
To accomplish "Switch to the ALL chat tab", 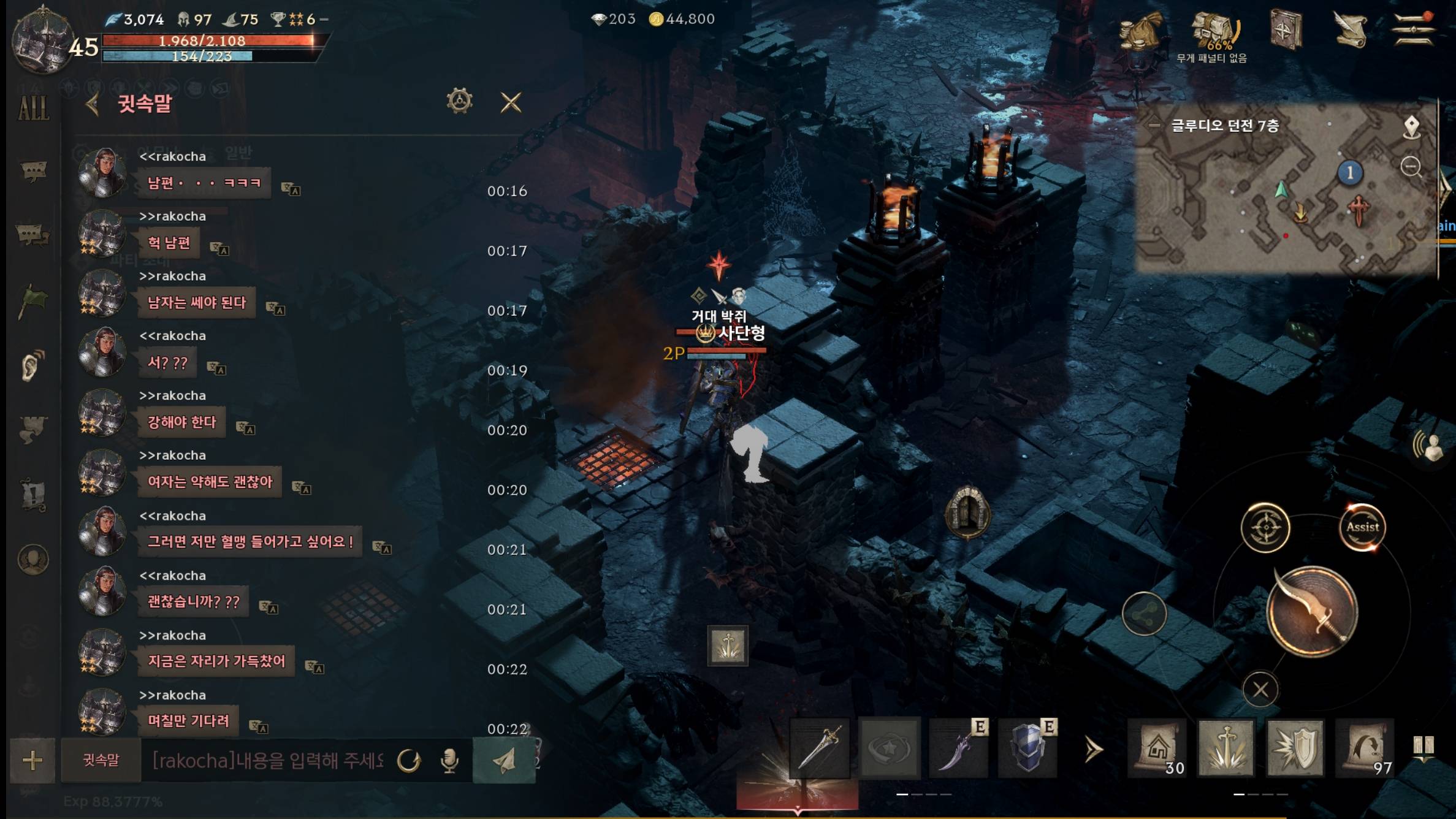I will coord(33,109).
